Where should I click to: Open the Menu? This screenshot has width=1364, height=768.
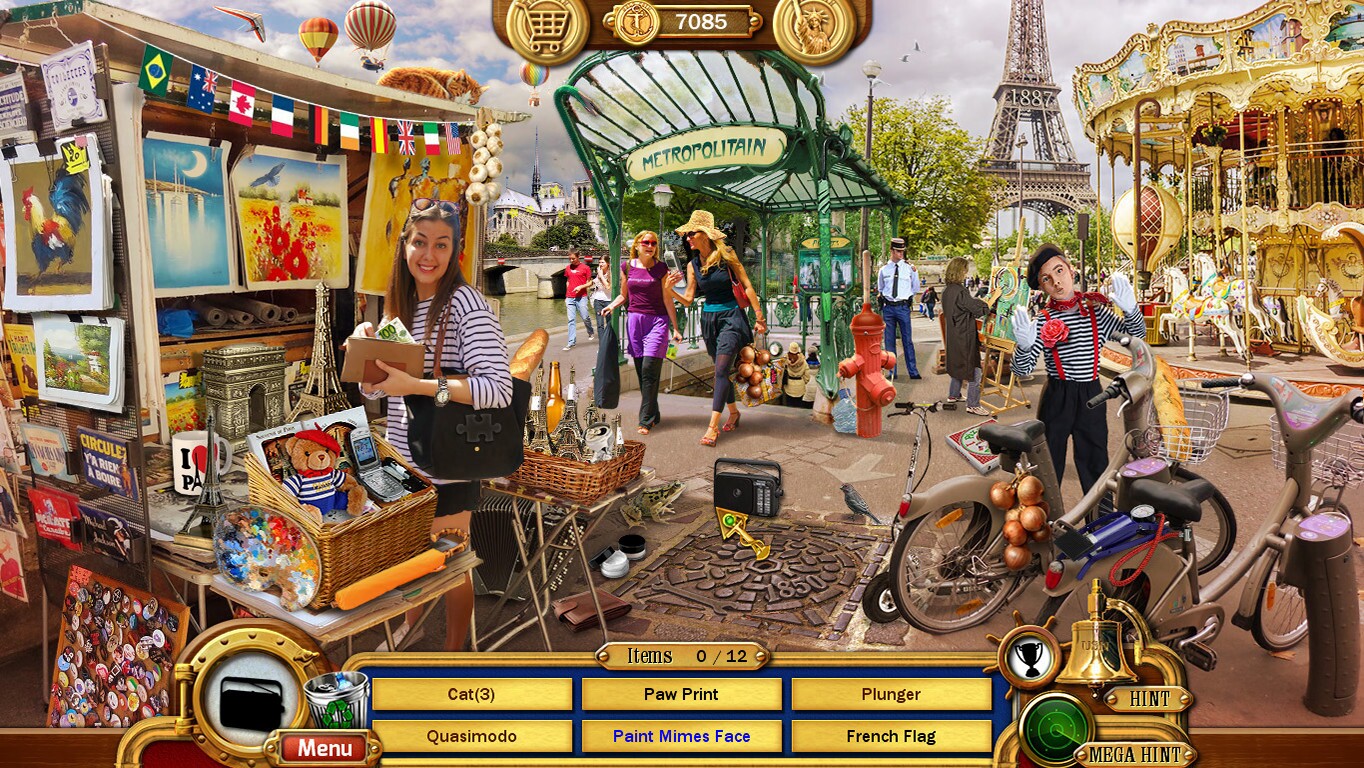[323, 746]
